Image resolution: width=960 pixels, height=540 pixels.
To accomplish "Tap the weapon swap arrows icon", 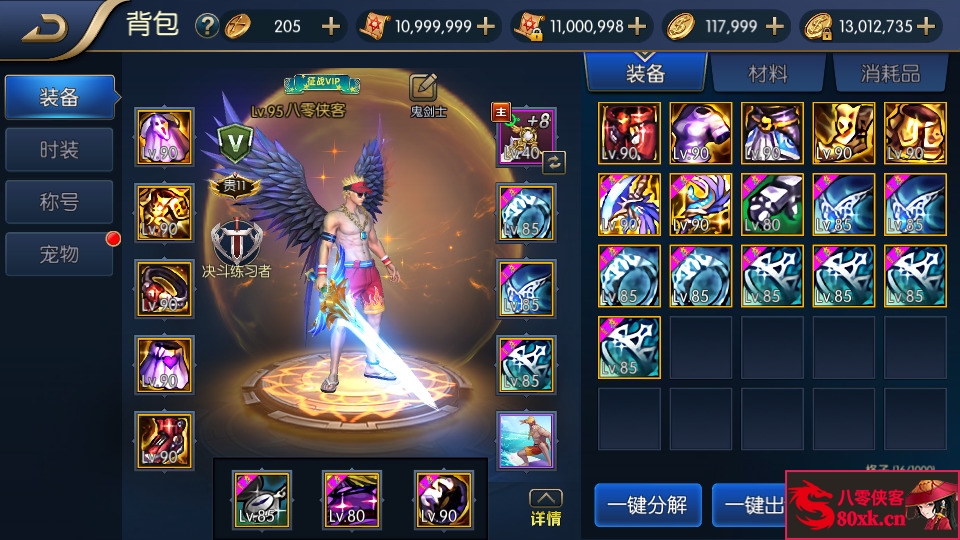I will click(x=554, y=161).
